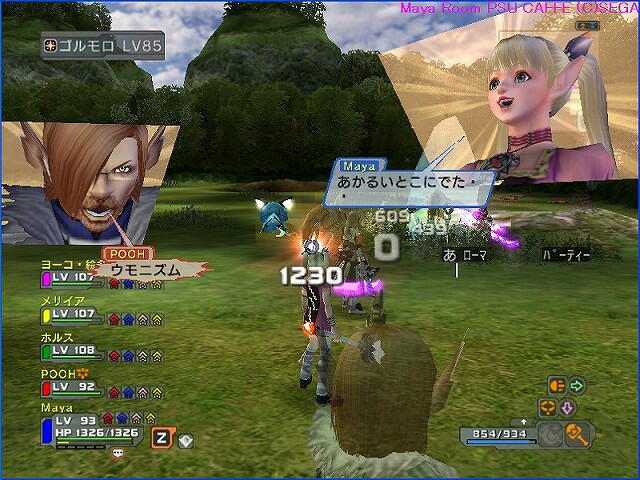Screen dimensions: 640x480
Task: Select the orange wand weapon slot
Action: (577, 433)
